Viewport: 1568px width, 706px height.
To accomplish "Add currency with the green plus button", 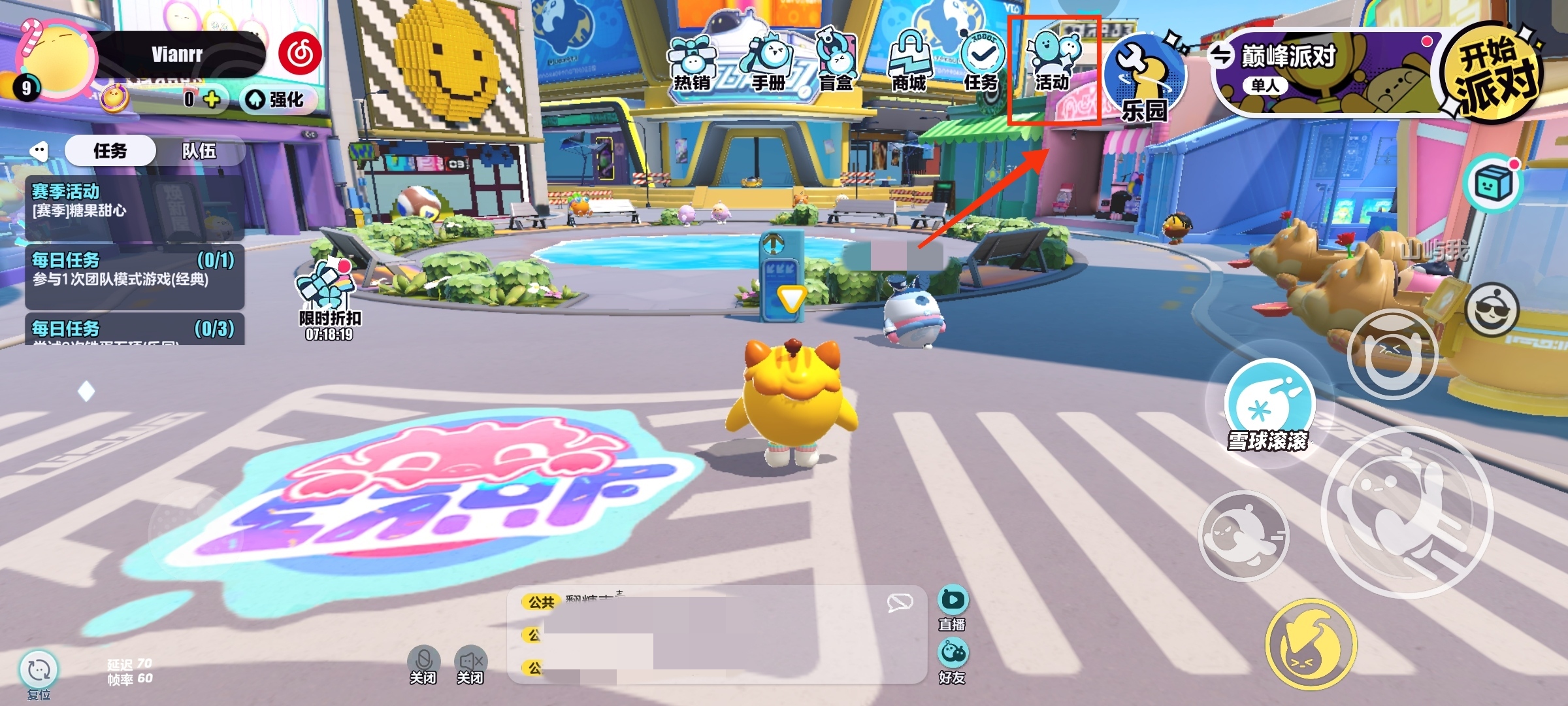I will pyautogui.click(x=212, y=99).
